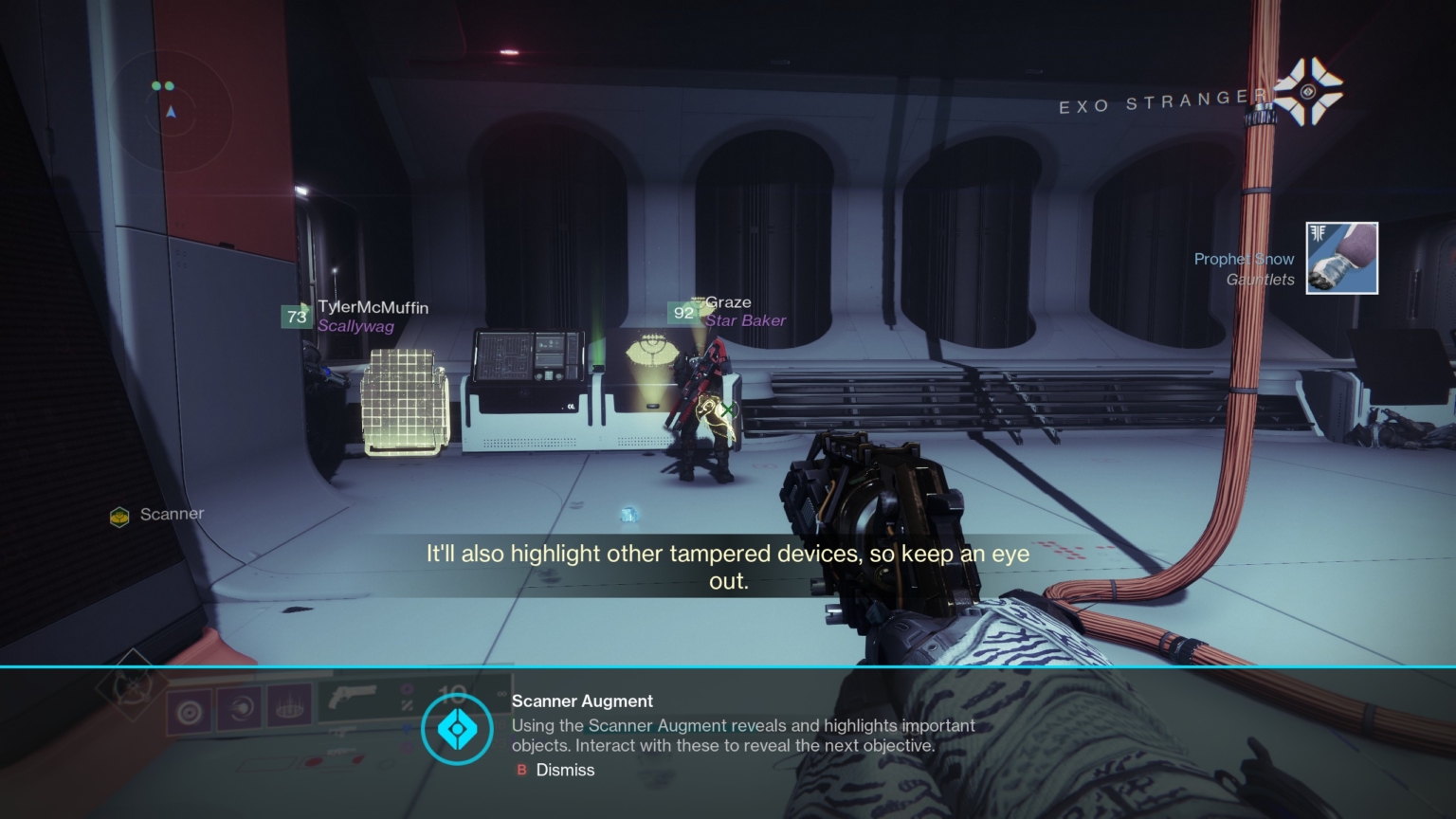Select the Scanner Augment diamond icon
Viewport: 1456px width, 819px height.
(458, 730)
